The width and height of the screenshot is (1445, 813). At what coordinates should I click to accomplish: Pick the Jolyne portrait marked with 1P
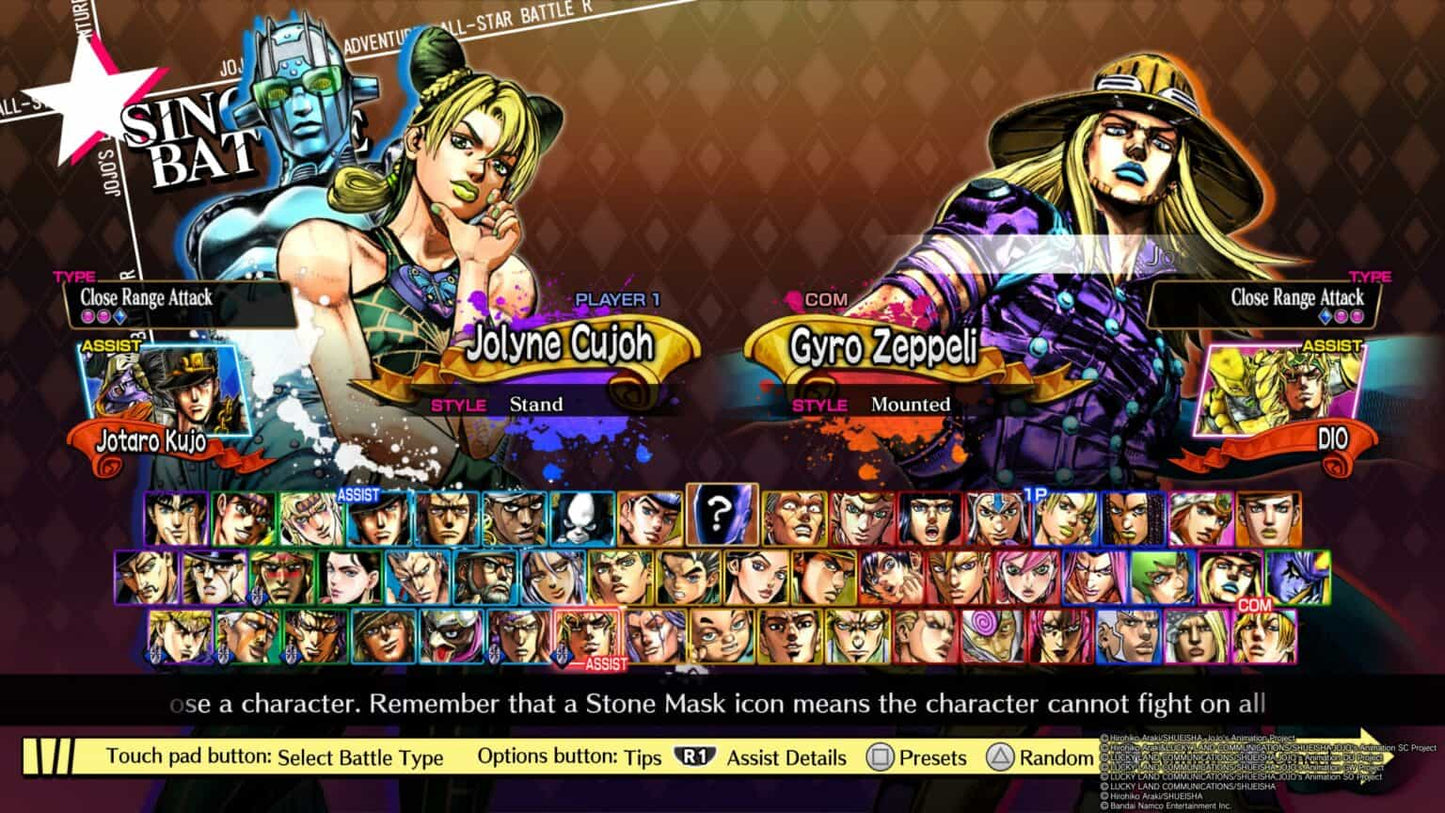pyautogui.click(x=1066, y=518)
